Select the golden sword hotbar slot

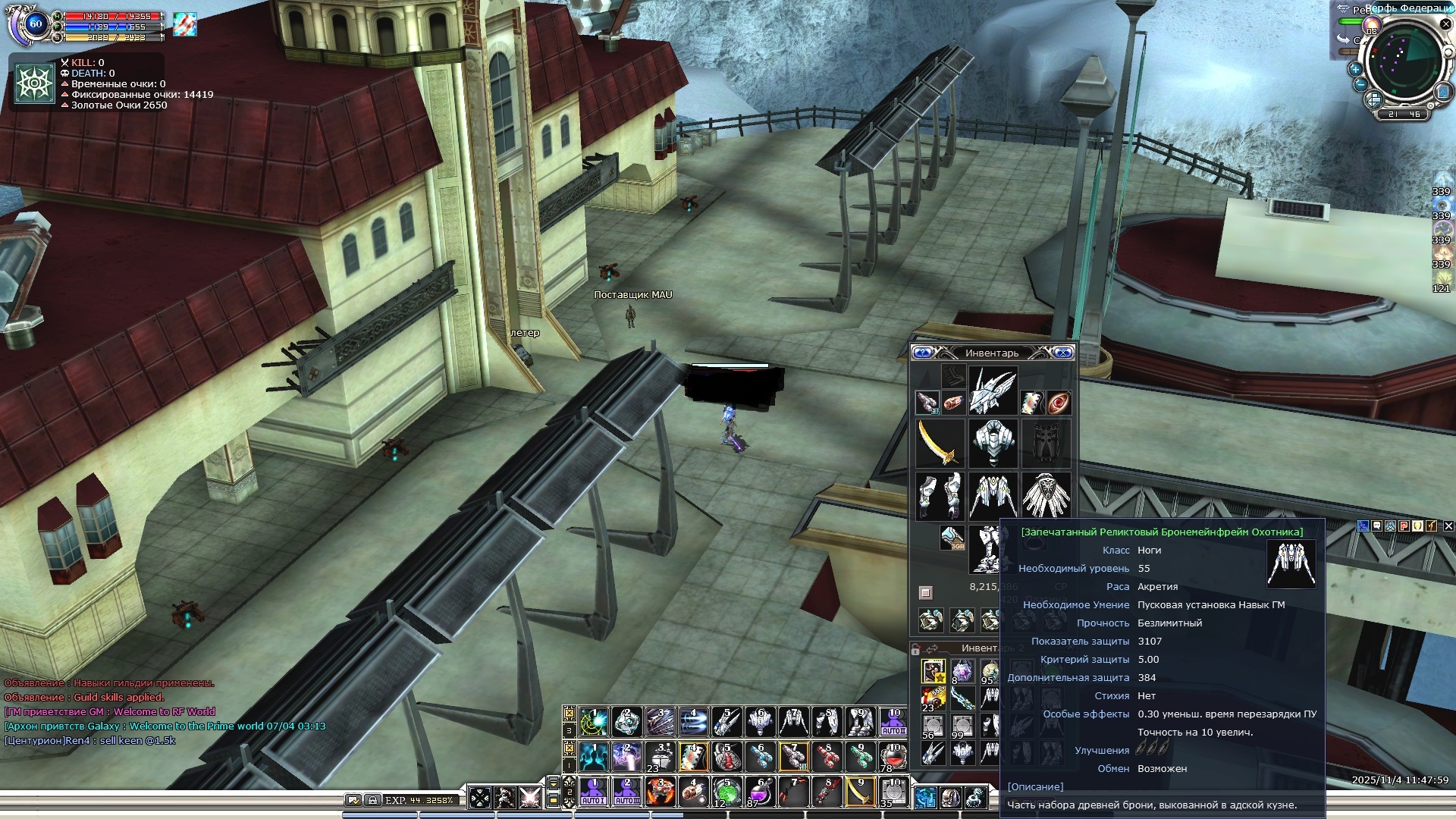coord(860,792)
